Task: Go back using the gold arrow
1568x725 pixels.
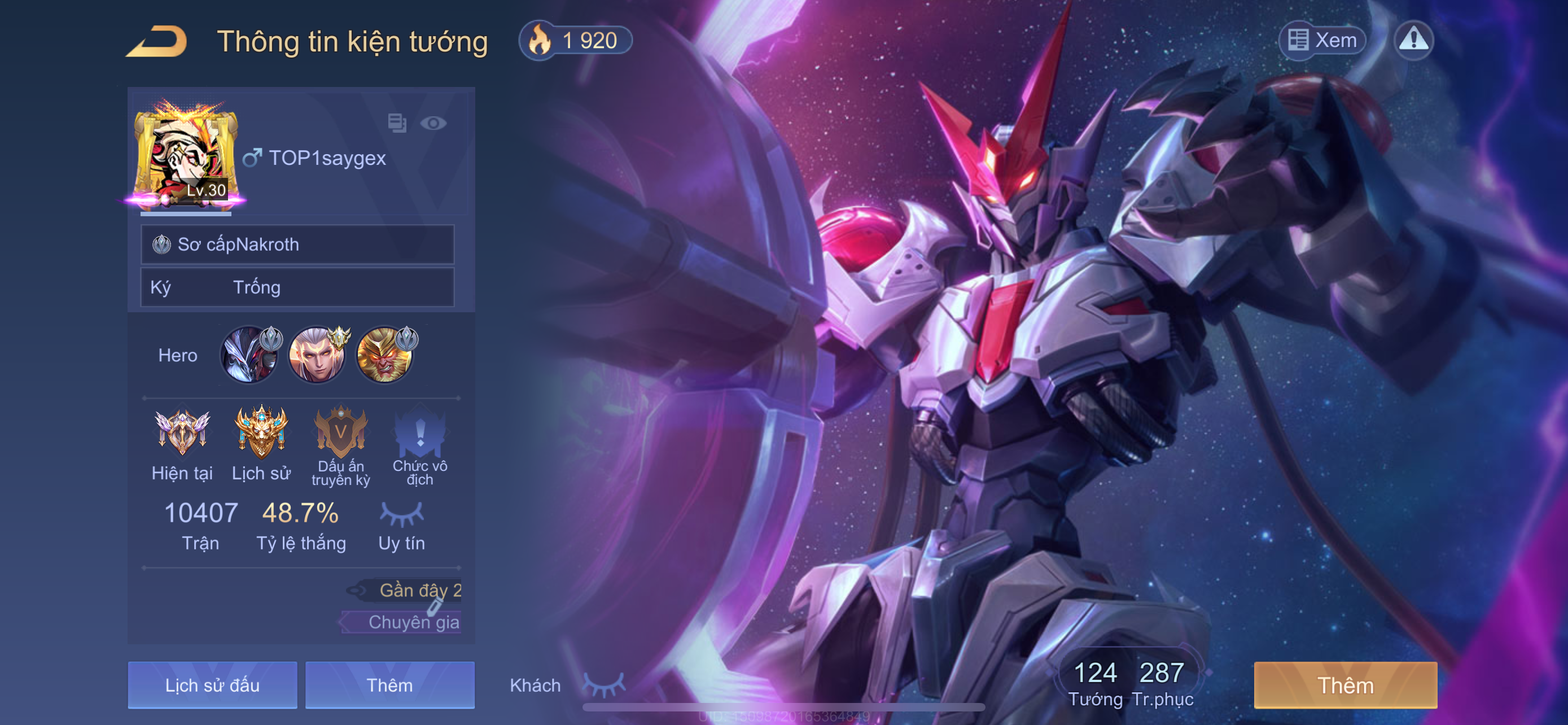Action: coord(157,41)
